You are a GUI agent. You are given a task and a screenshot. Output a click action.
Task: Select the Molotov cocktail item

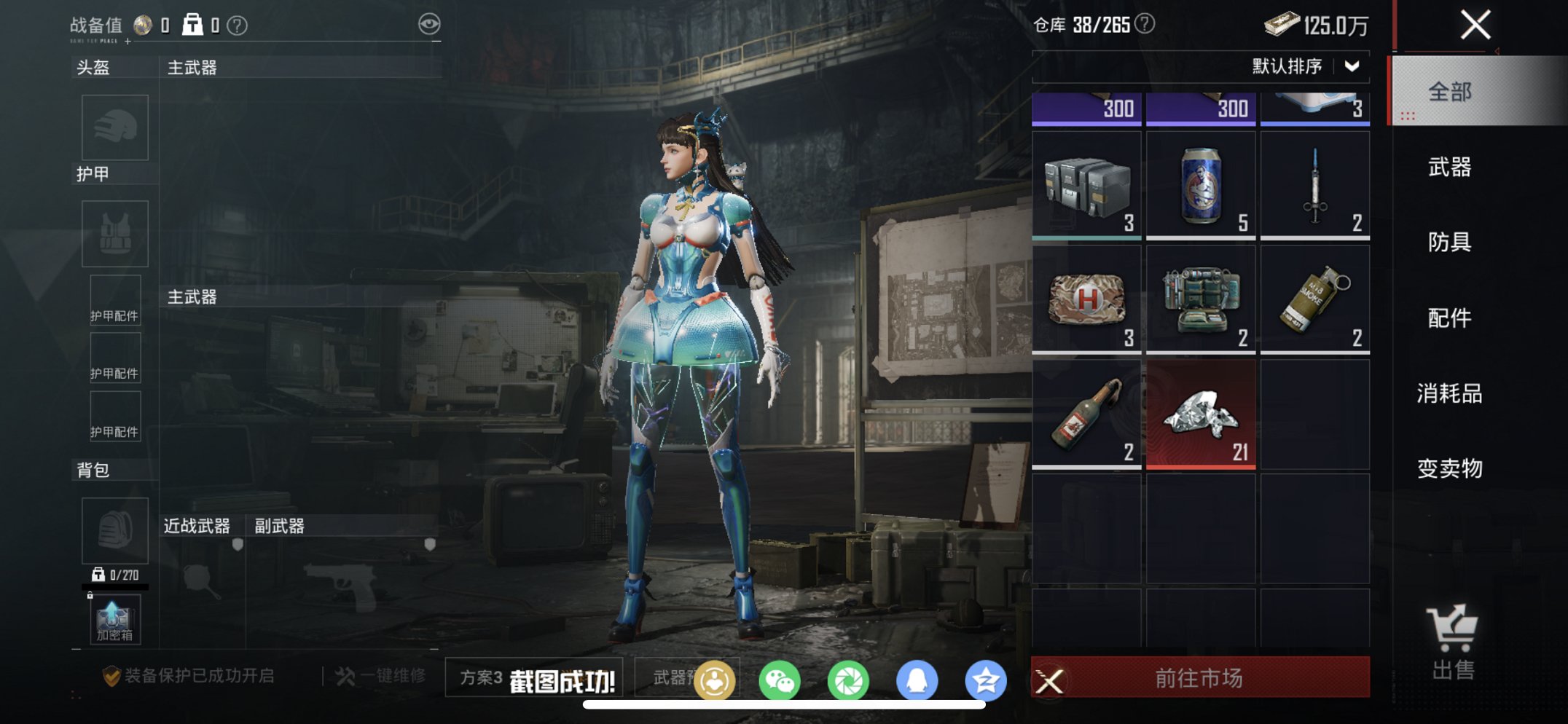click(x=1086, y=413)
